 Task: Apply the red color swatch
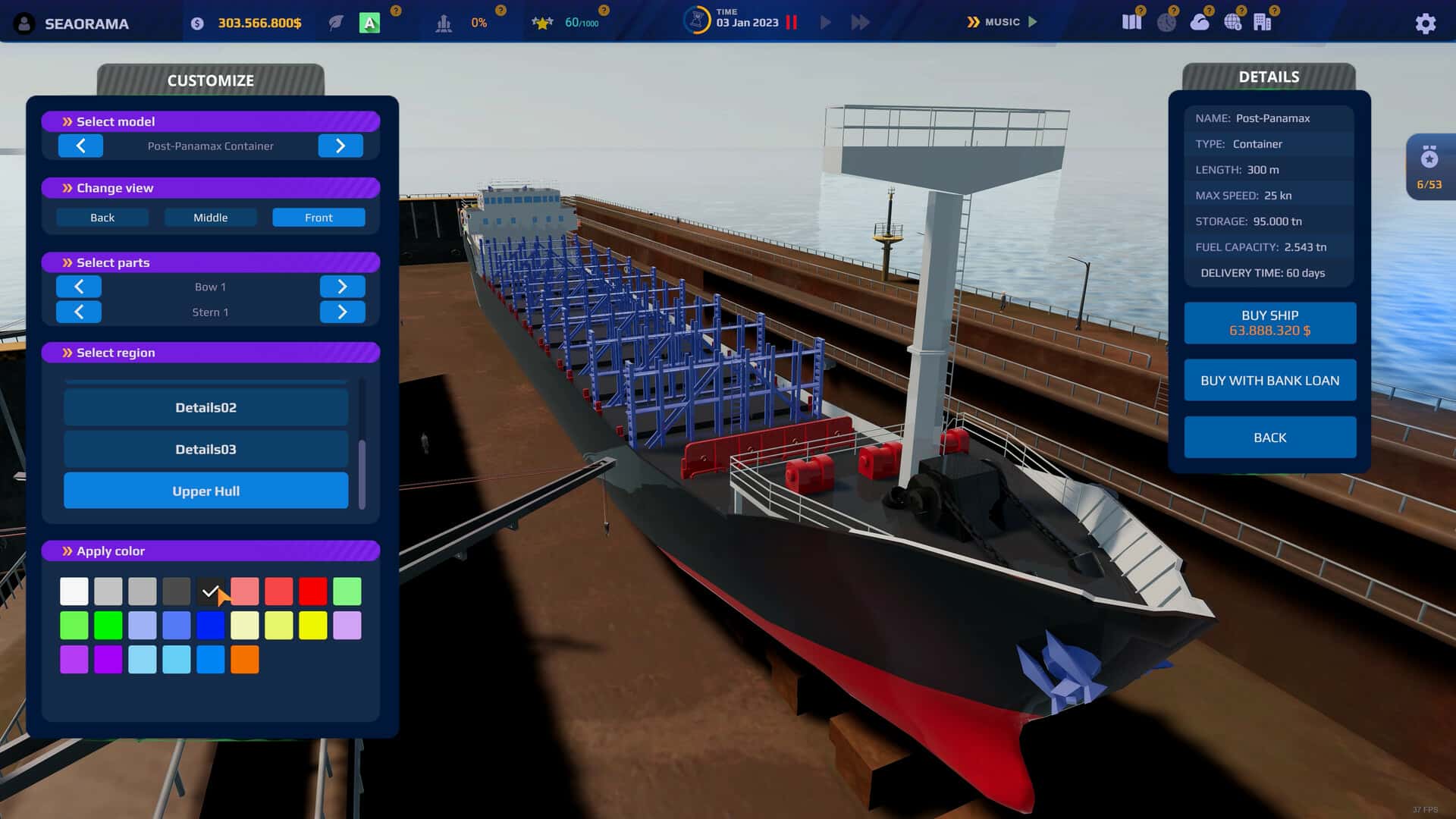(312, 591)
